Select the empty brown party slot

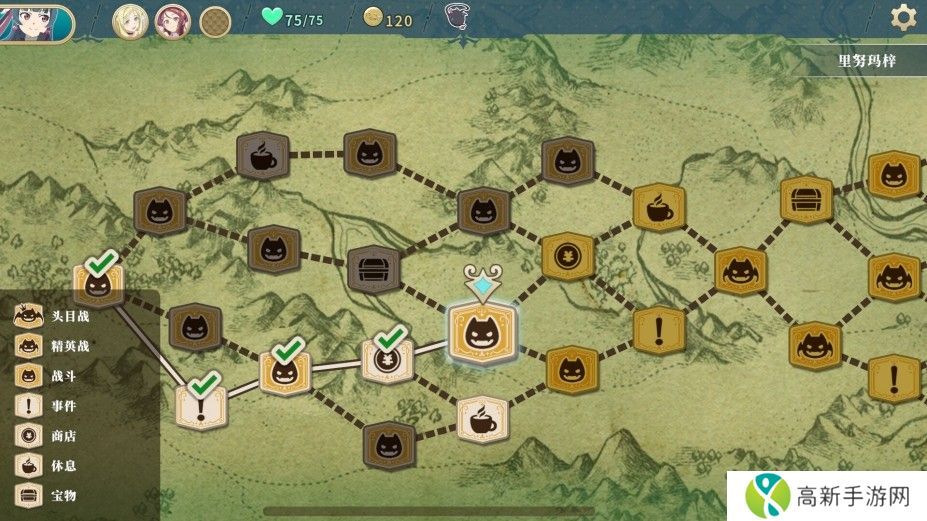[216, 20]
